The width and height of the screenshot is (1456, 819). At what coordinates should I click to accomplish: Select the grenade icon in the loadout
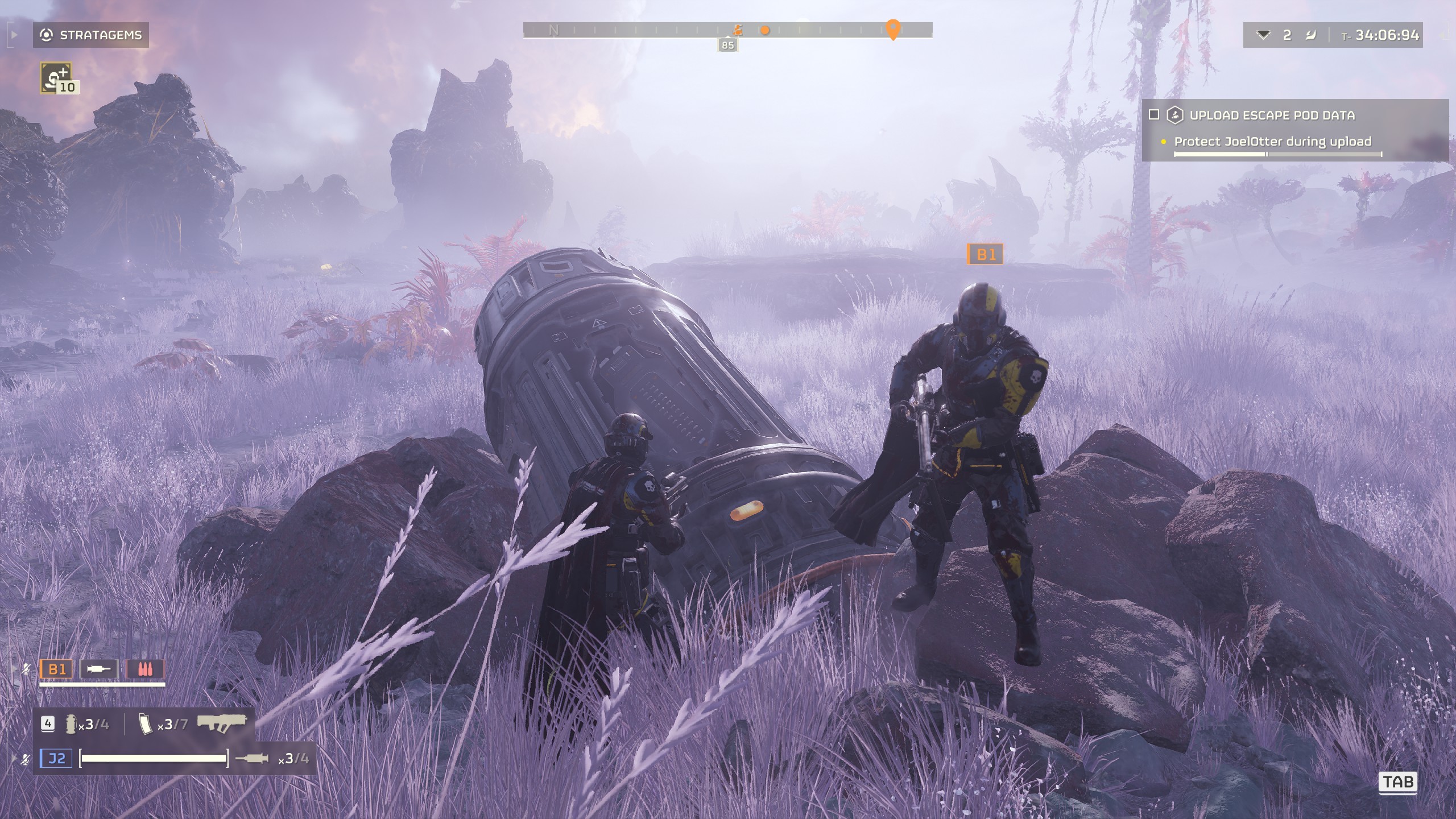pyautogui.click(x=71, y=724)
